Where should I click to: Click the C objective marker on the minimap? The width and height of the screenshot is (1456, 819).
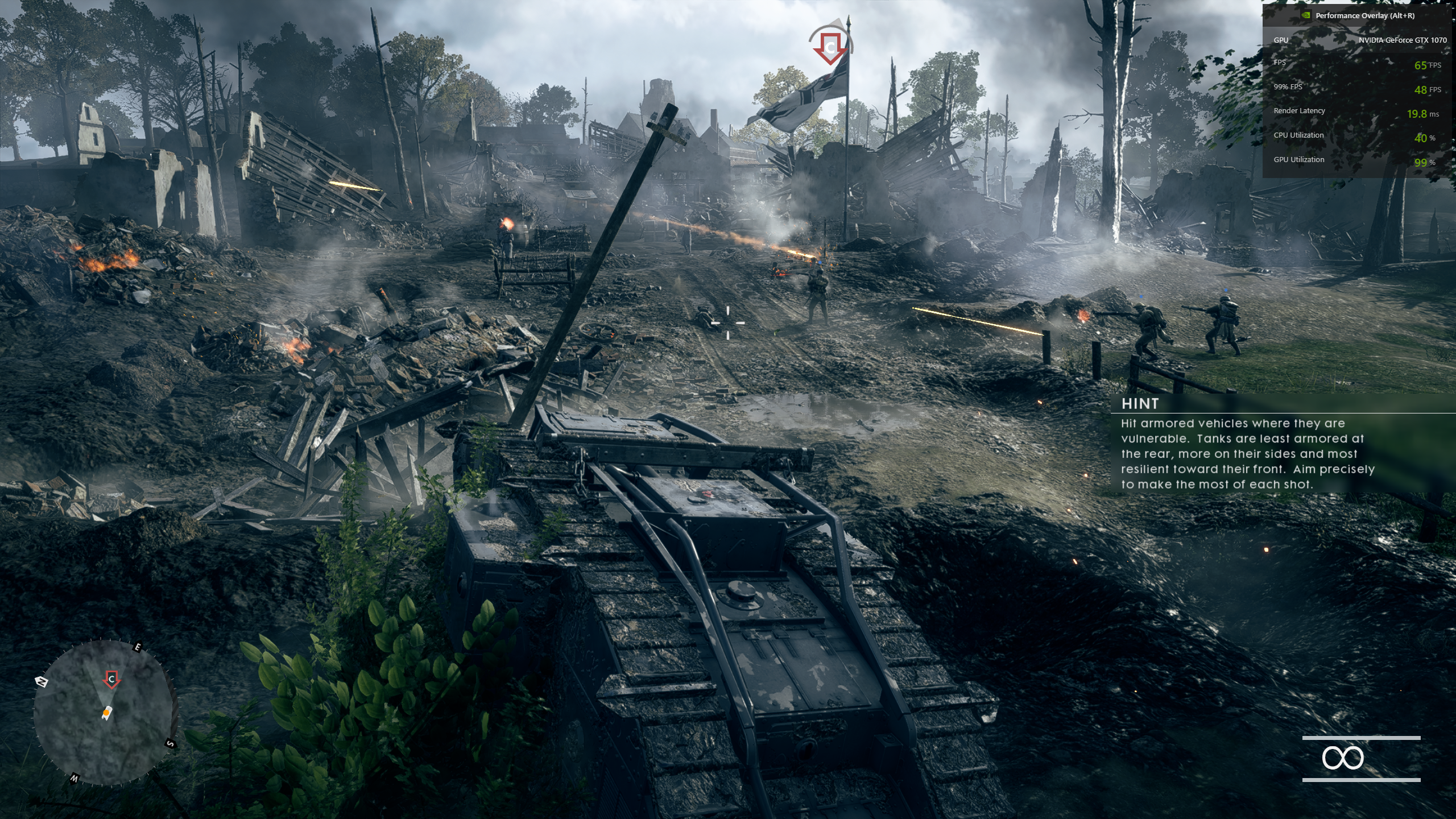(111, 679)
